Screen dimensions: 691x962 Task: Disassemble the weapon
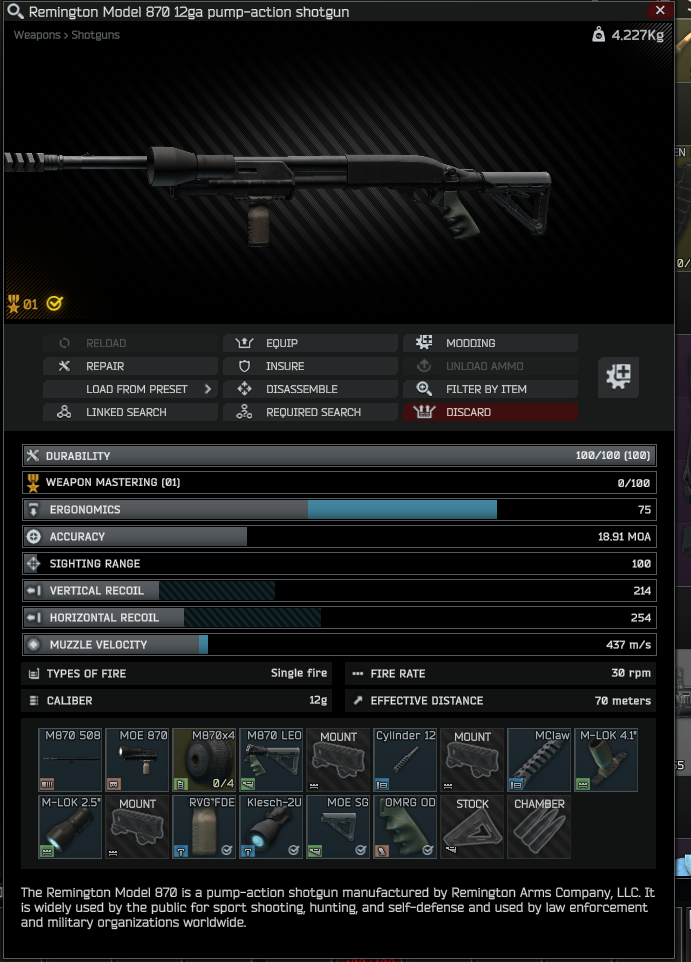309,389
